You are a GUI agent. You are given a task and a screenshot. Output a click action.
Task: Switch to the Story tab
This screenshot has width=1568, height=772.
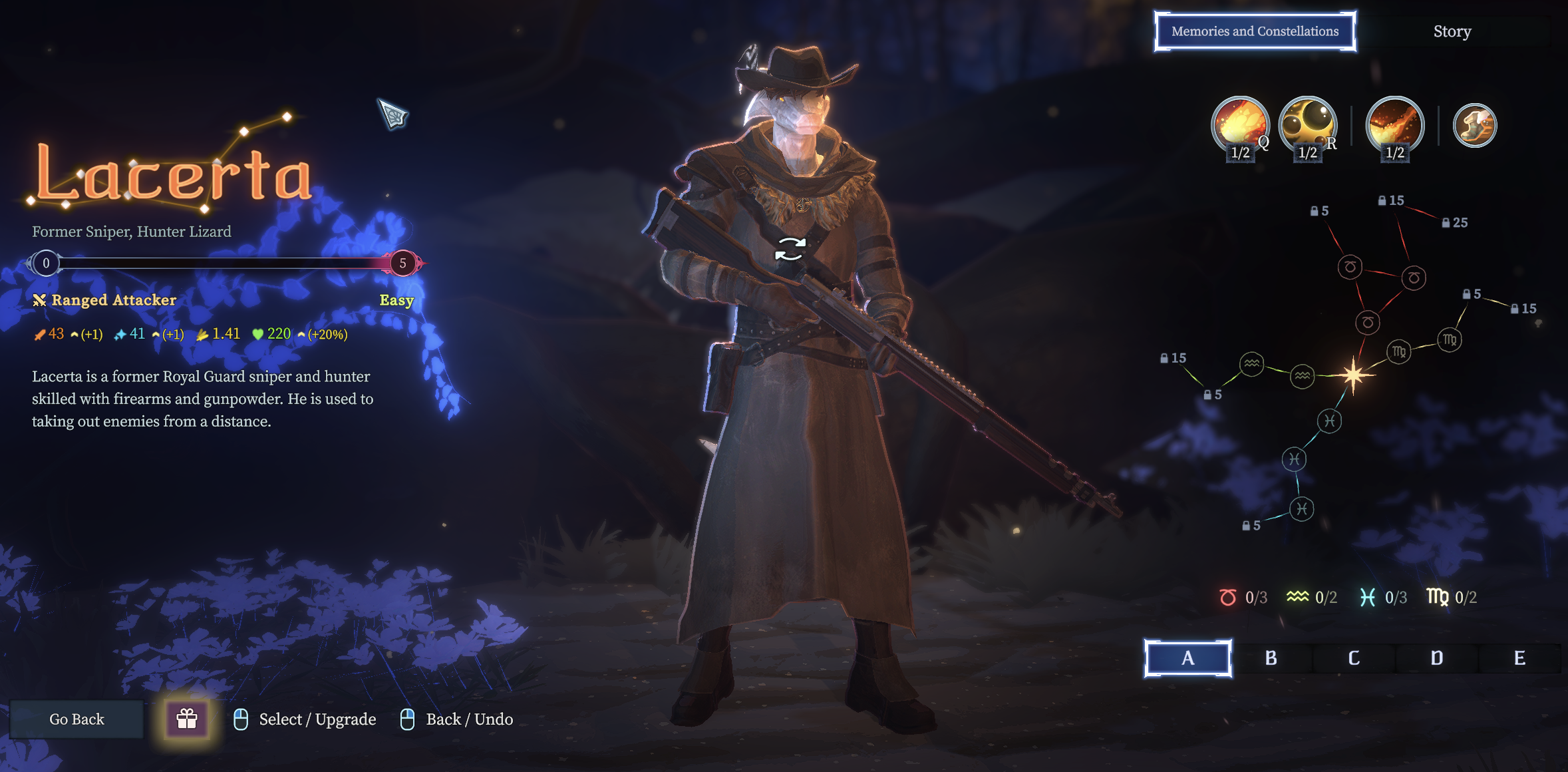click(1452, 31)
